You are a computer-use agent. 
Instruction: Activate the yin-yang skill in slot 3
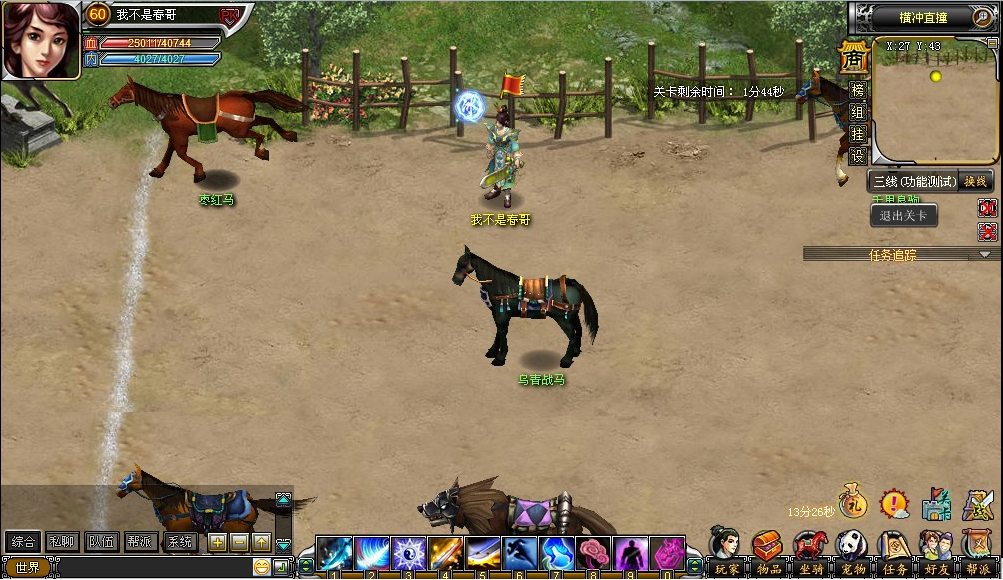tap(408, 553)
